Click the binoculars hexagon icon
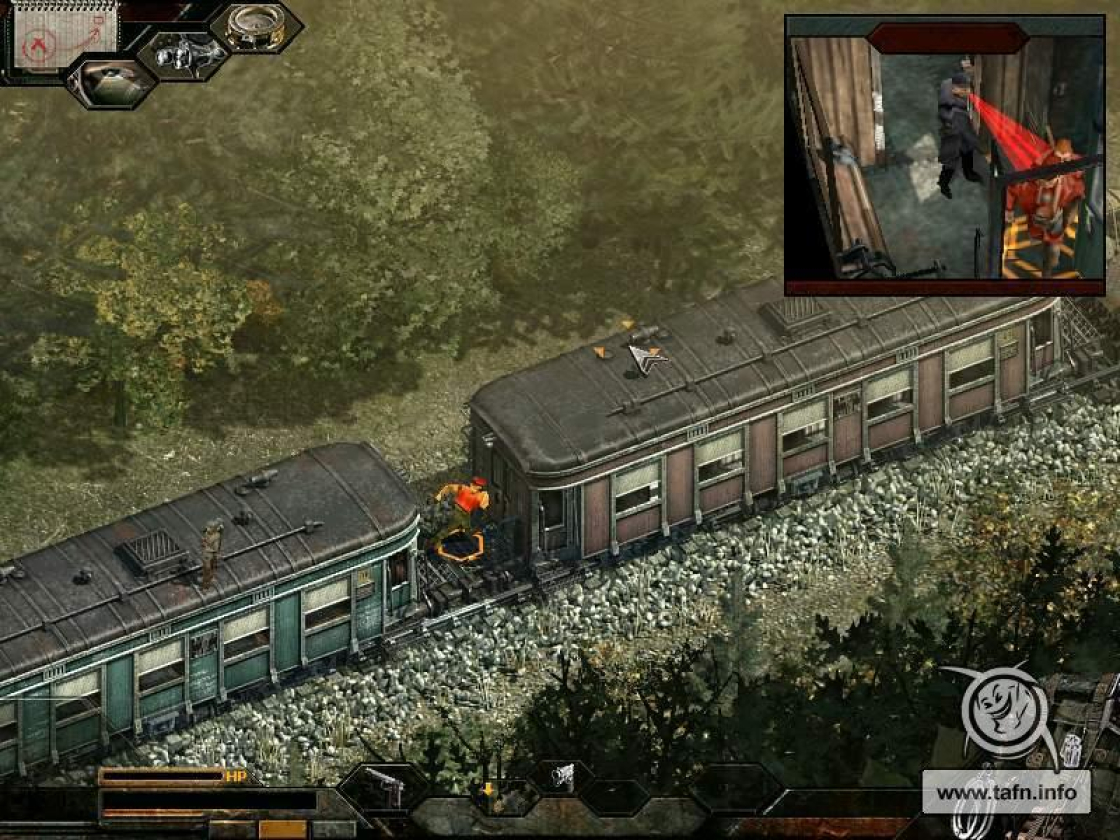 tap(183, 54)
